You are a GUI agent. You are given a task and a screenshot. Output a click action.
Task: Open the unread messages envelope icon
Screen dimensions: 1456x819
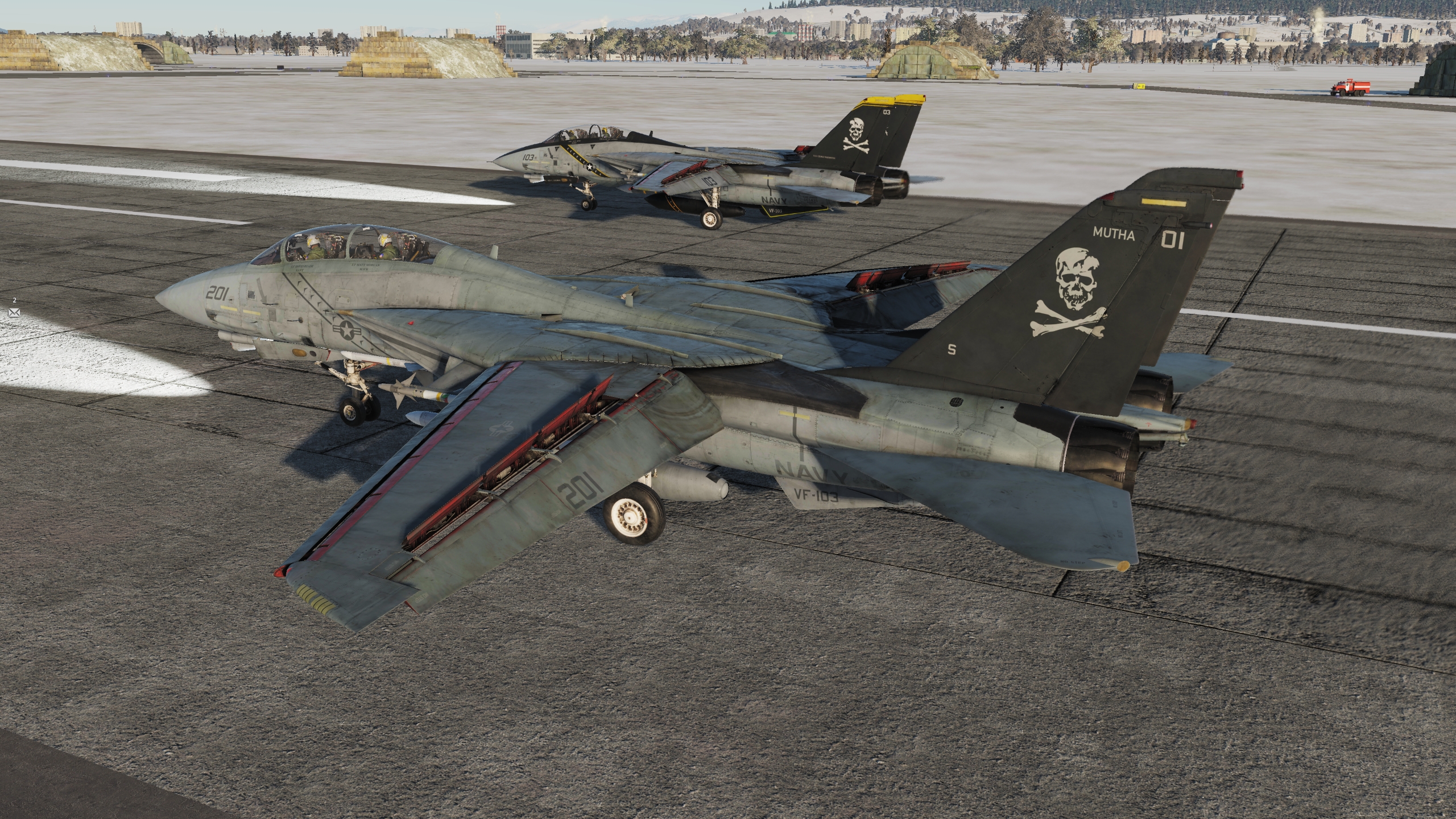(x=14, y=312)
